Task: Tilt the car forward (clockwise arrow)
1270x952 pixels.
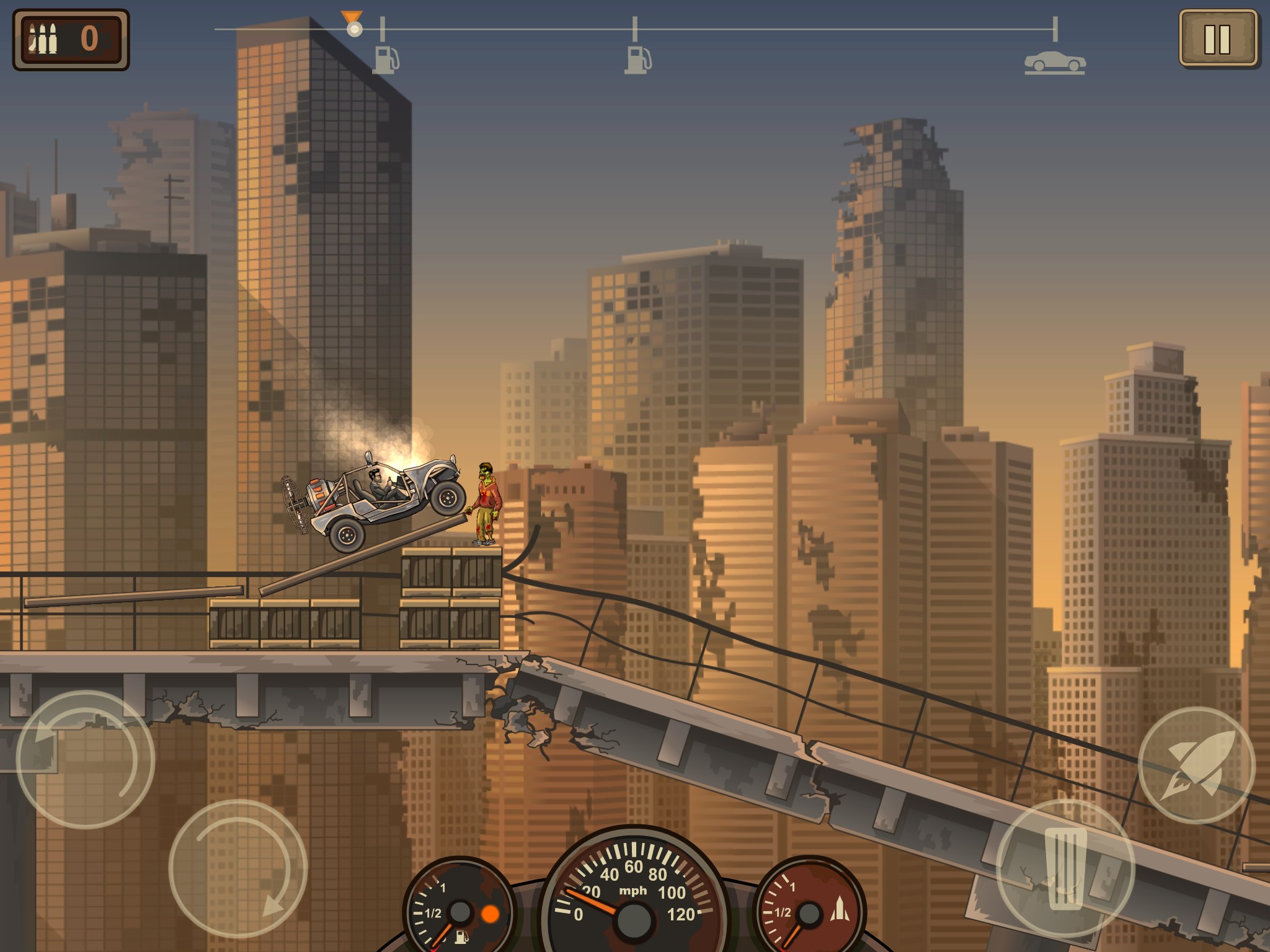Action: [238, 868]
